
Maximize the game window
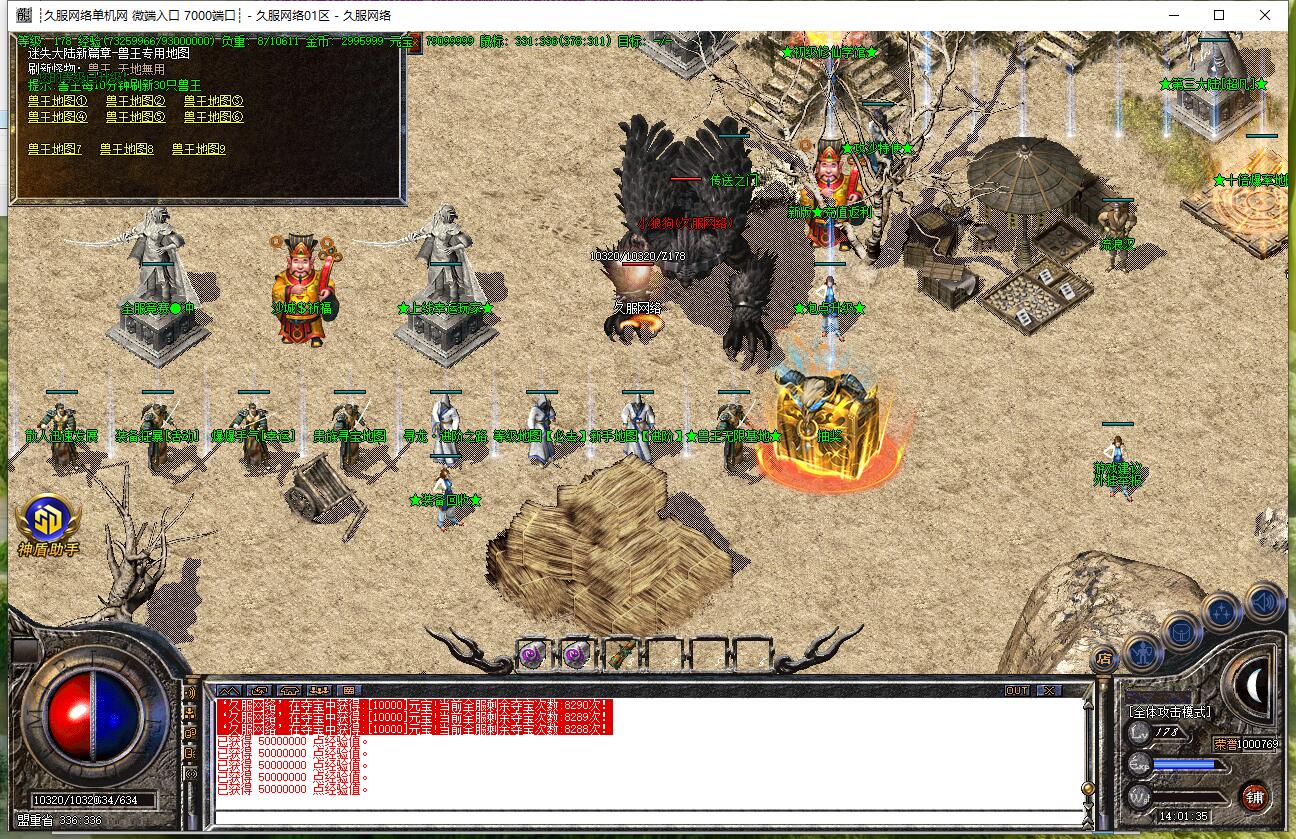pos(1219,15)
